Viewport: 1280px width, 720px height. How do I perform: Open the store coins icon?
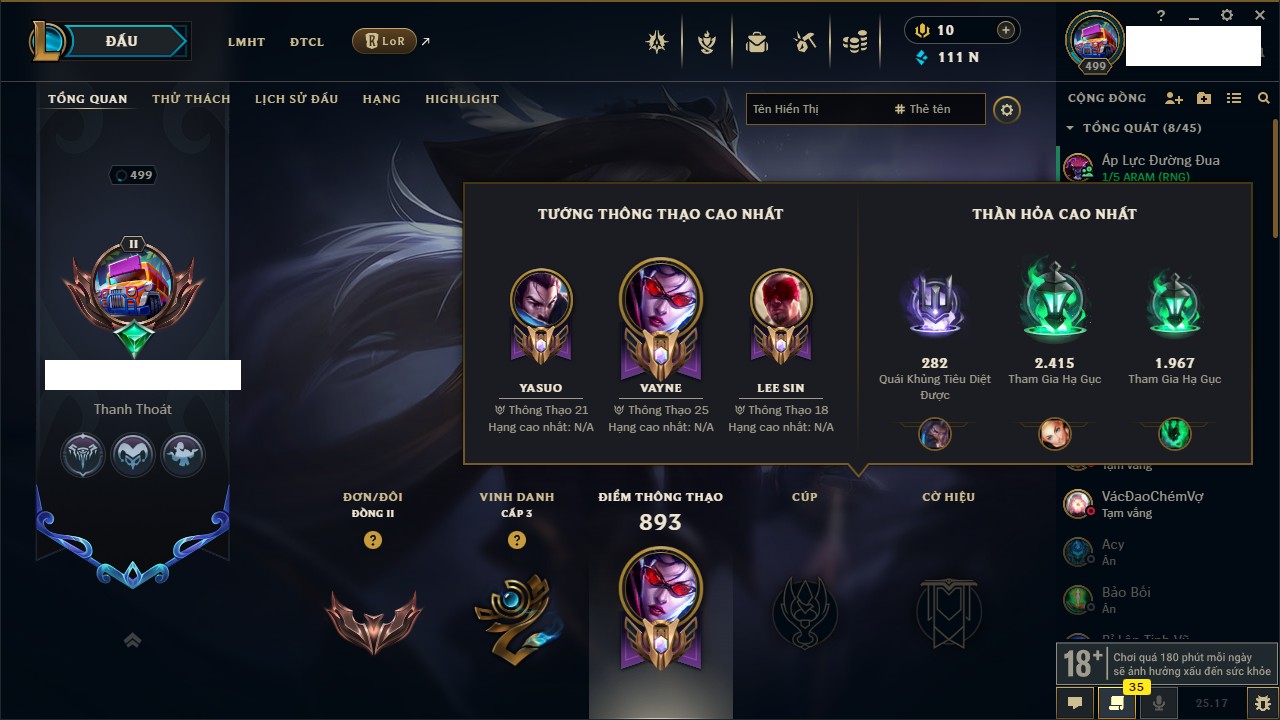854,42
